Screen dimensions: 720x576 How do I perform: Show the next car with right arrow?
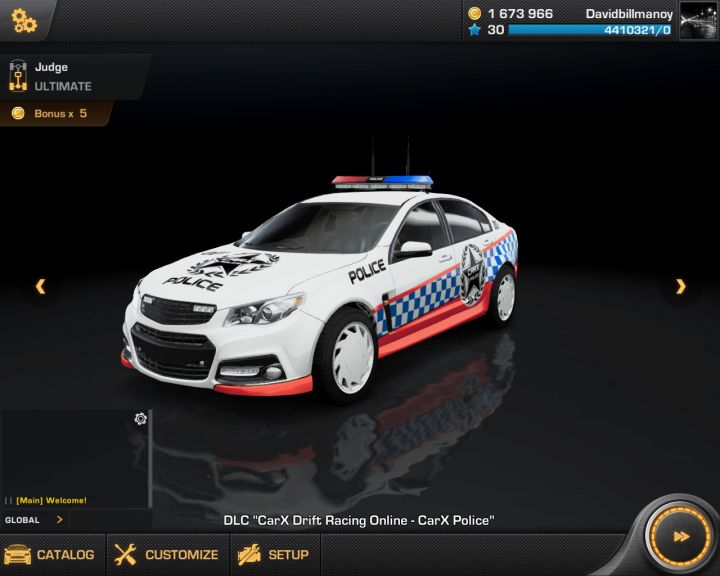point(681,287)
